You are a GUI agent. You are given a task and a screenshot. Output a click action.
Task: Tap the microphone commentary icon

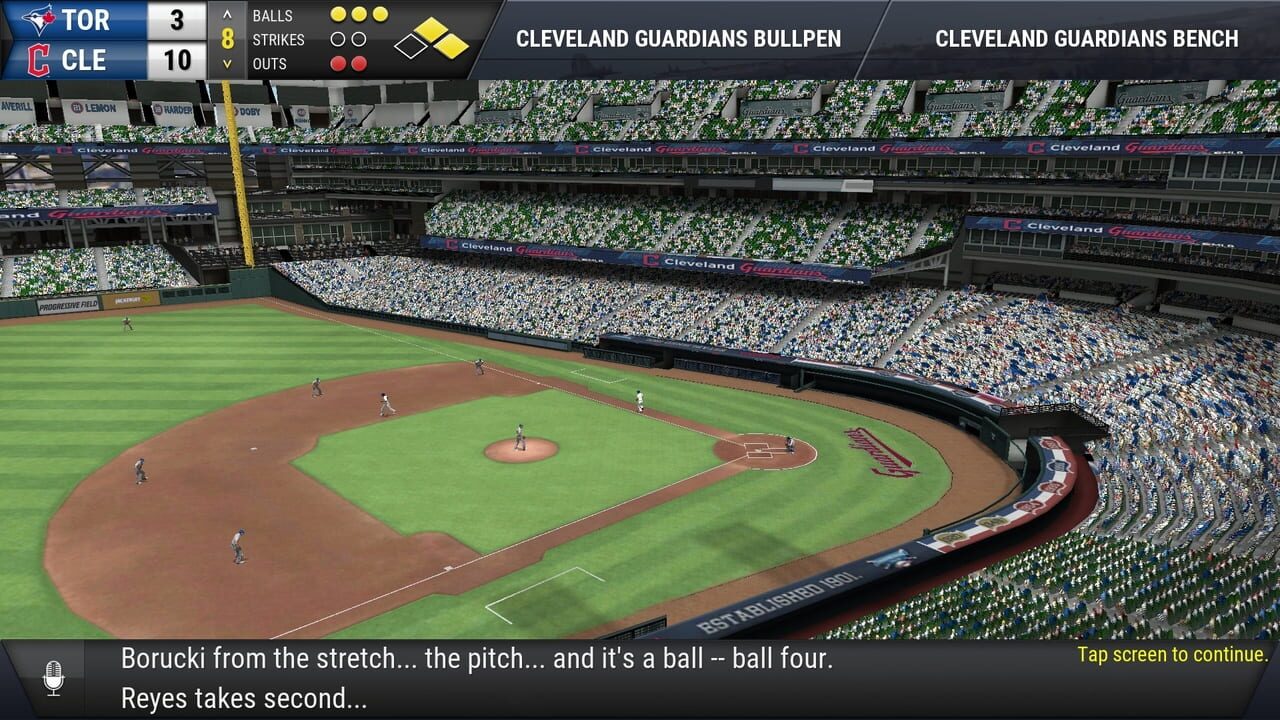click(54, 678)
